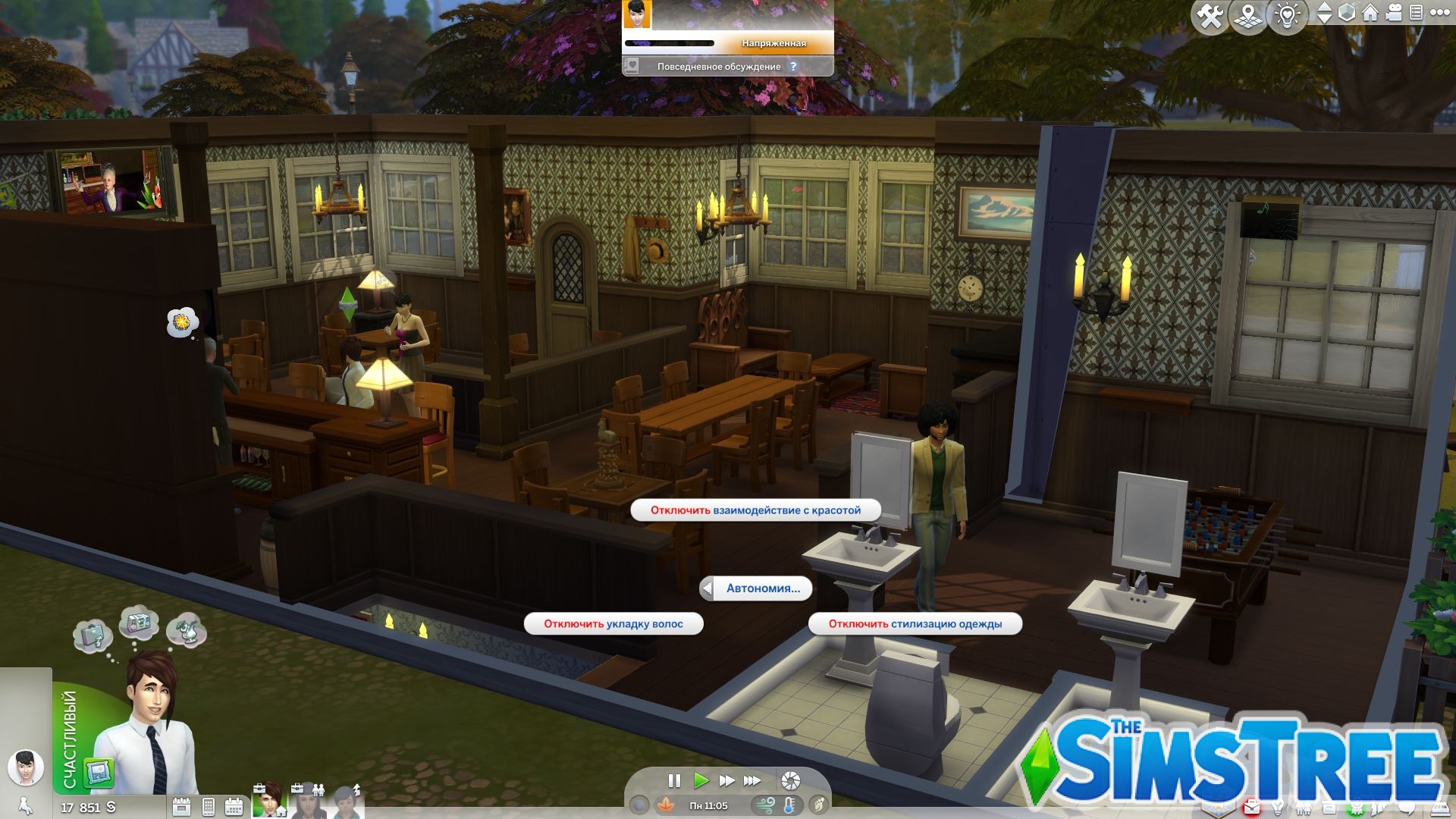Viewport: 1456px width, 819px height.
Task: Go back from the Autonomy submenu
Action: click(709, 588)
